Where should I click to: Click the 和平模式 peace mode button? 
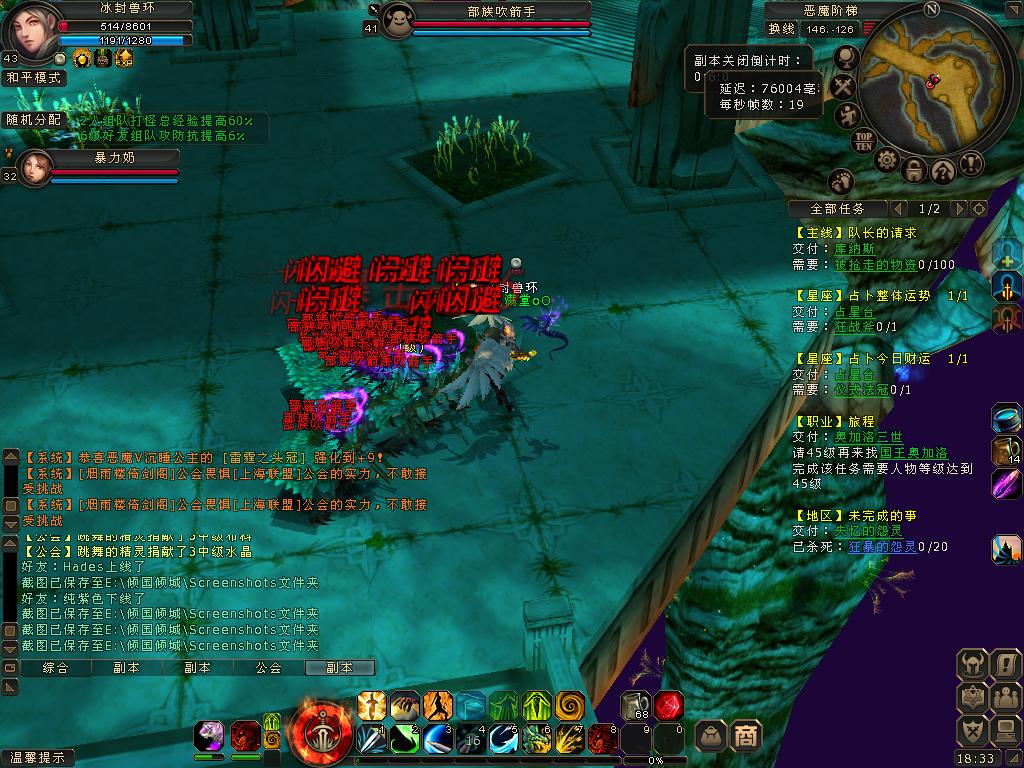(33, 77)
